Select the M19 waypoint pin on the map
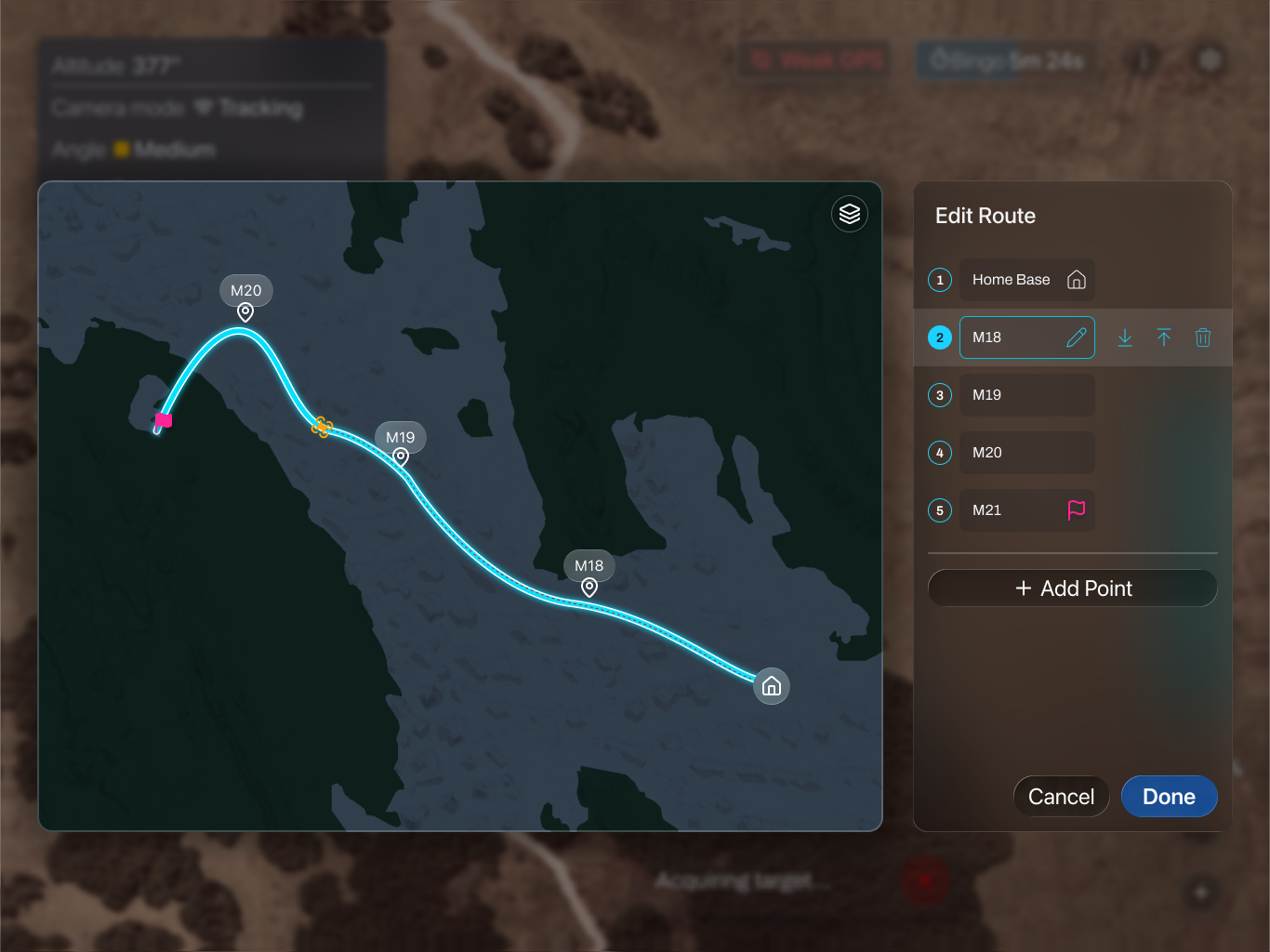1270x952 pixels. click(x=401, y=456)
